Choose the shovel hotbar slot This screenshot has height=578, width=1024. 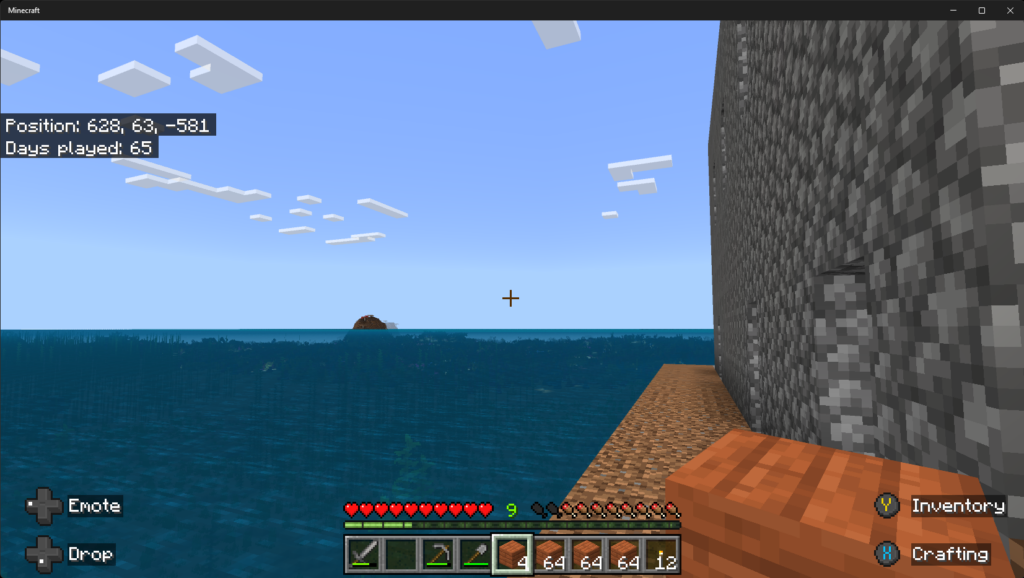474,554
